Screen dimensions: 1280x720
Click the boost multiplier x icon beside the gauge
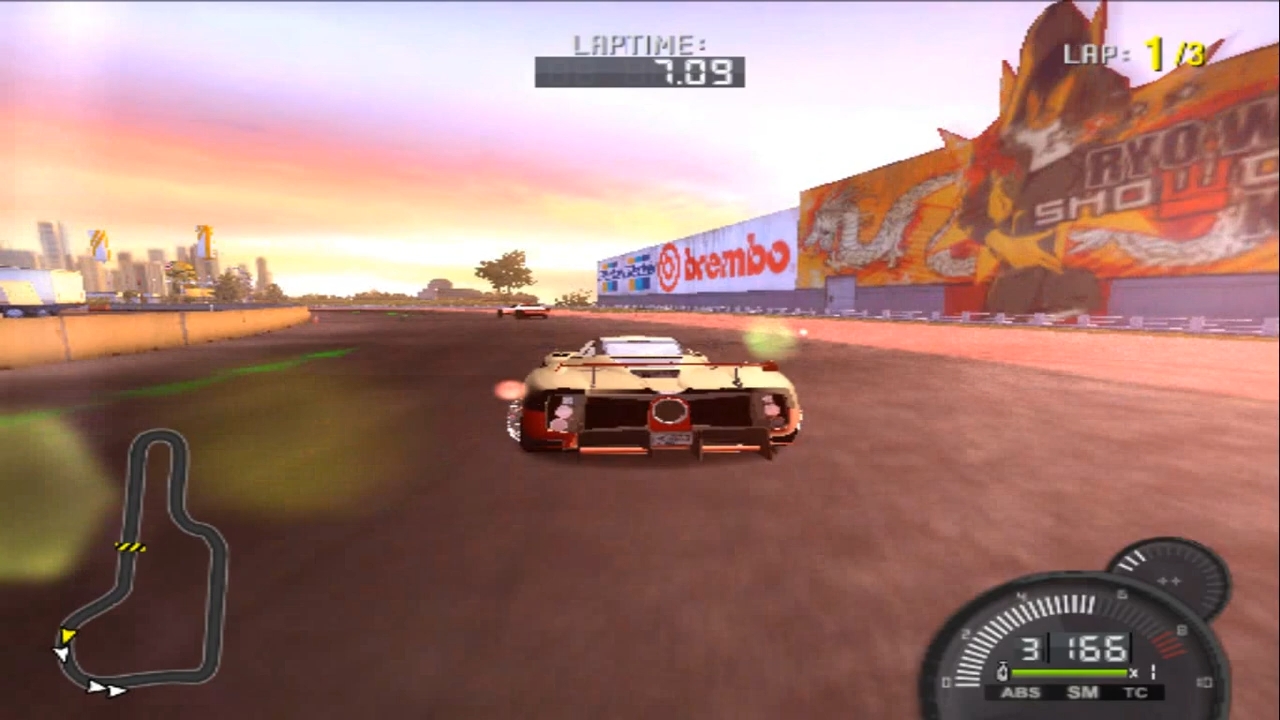coord(1135,671)
